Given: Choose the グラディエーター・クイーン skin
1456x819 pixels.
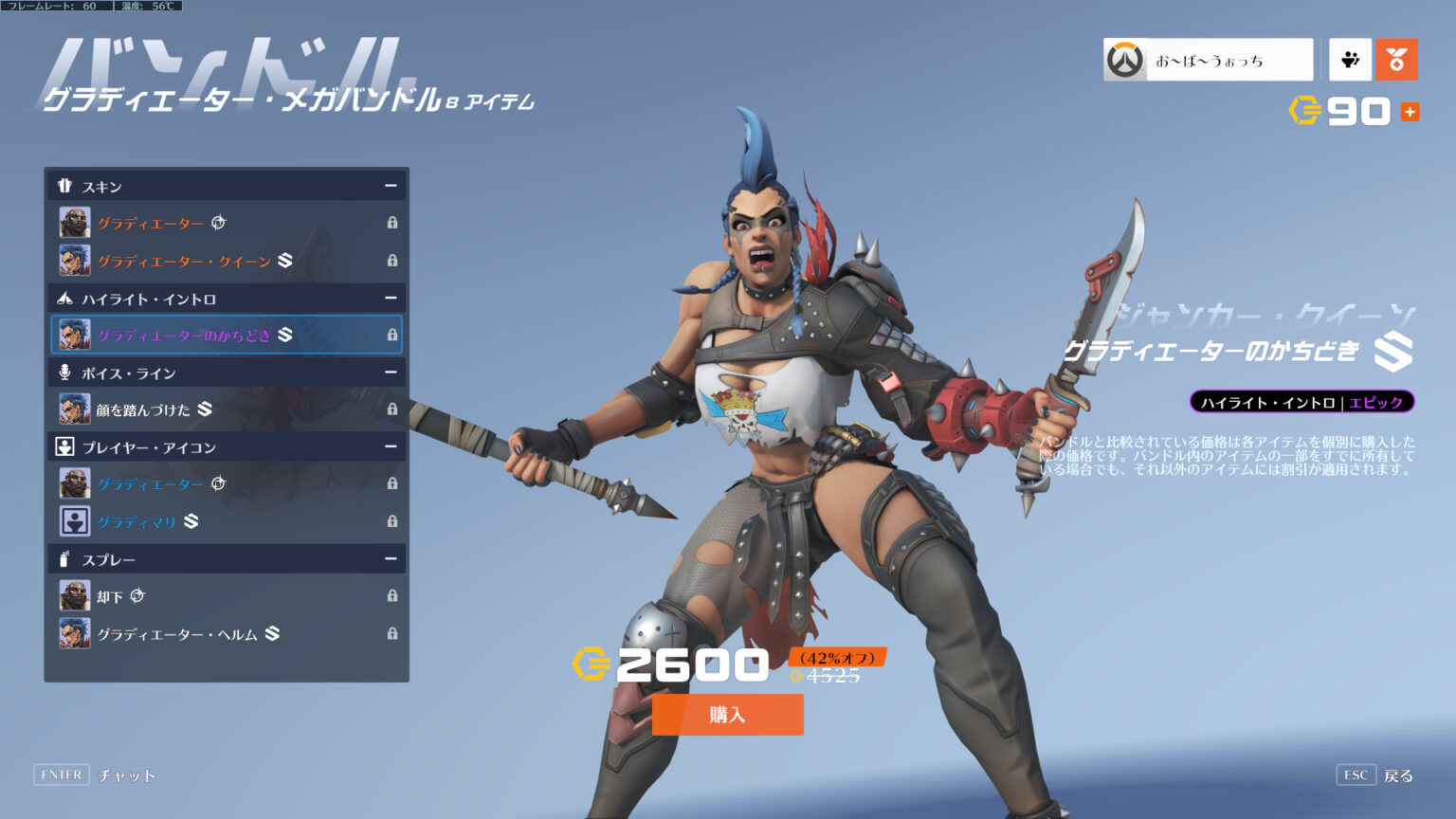Looking at the screenshot, I should click(227, 261).
